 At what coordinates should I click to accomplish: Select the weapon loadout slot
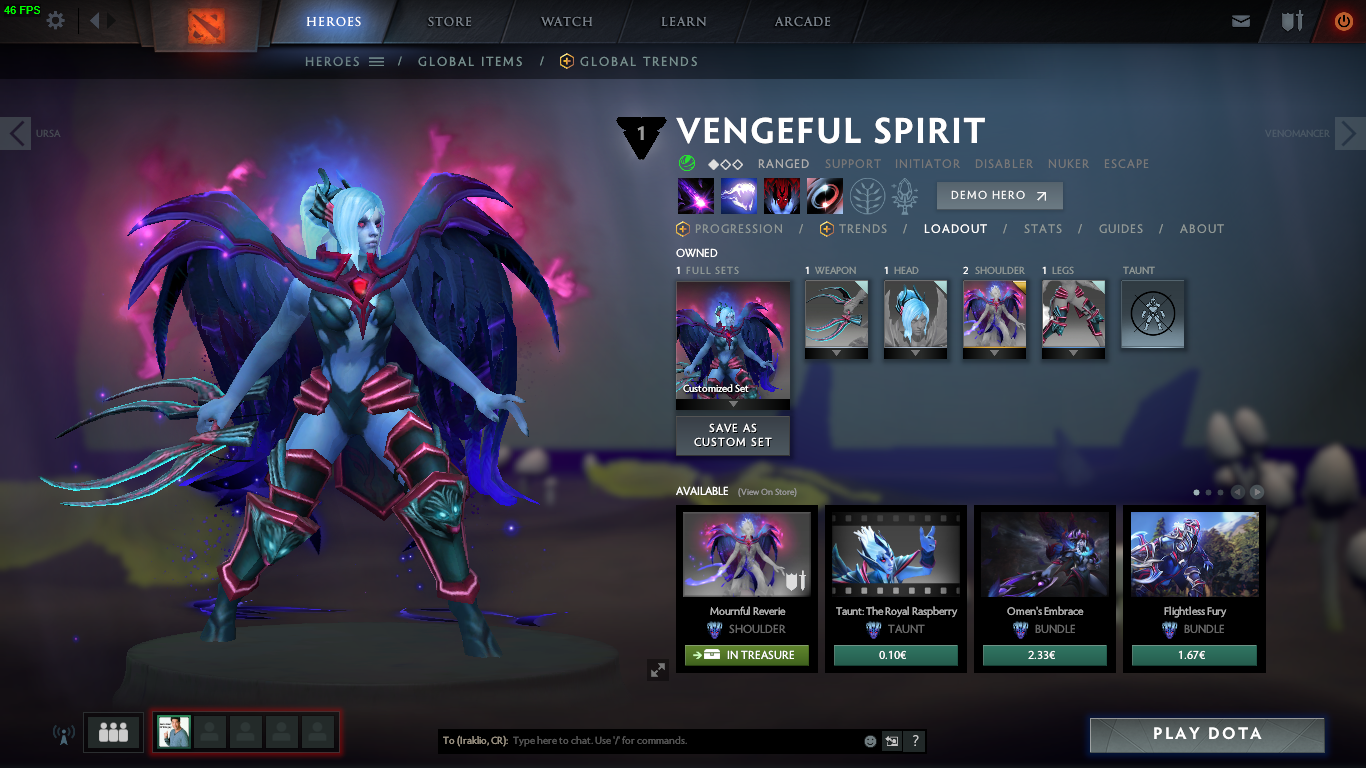tap(837, 315)
